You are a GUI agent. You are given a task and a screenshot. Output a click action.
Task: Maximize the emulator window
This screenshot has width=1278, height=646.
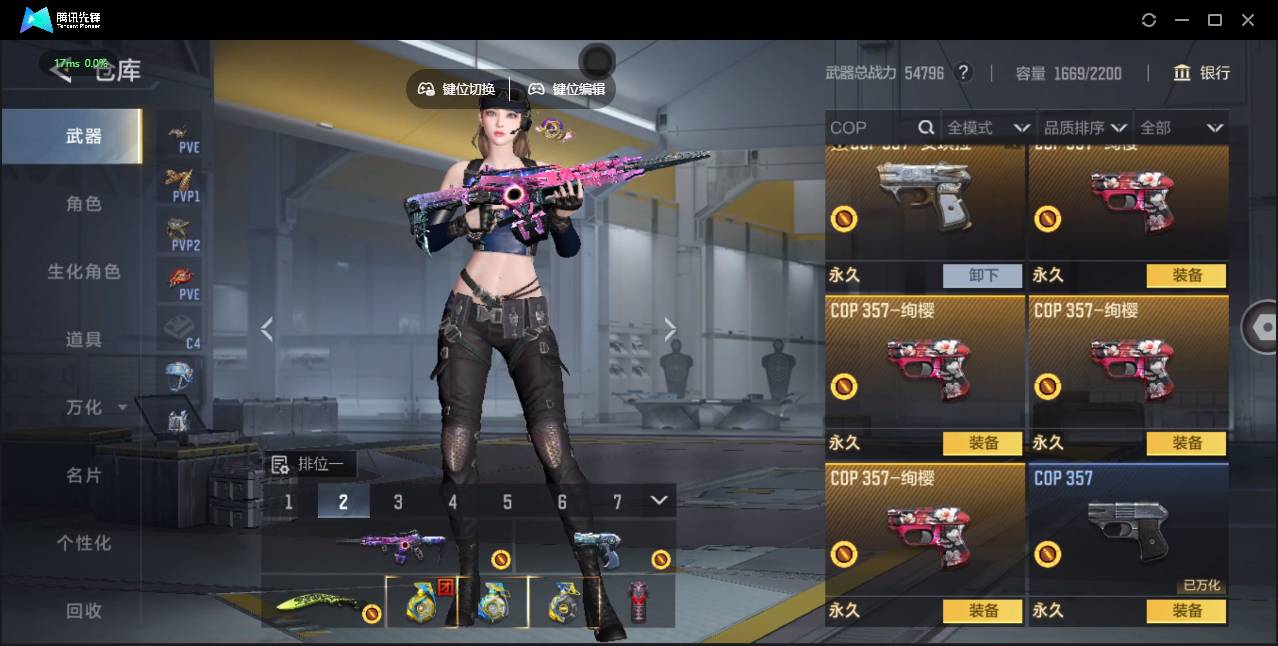click(x=1215, y=20)
